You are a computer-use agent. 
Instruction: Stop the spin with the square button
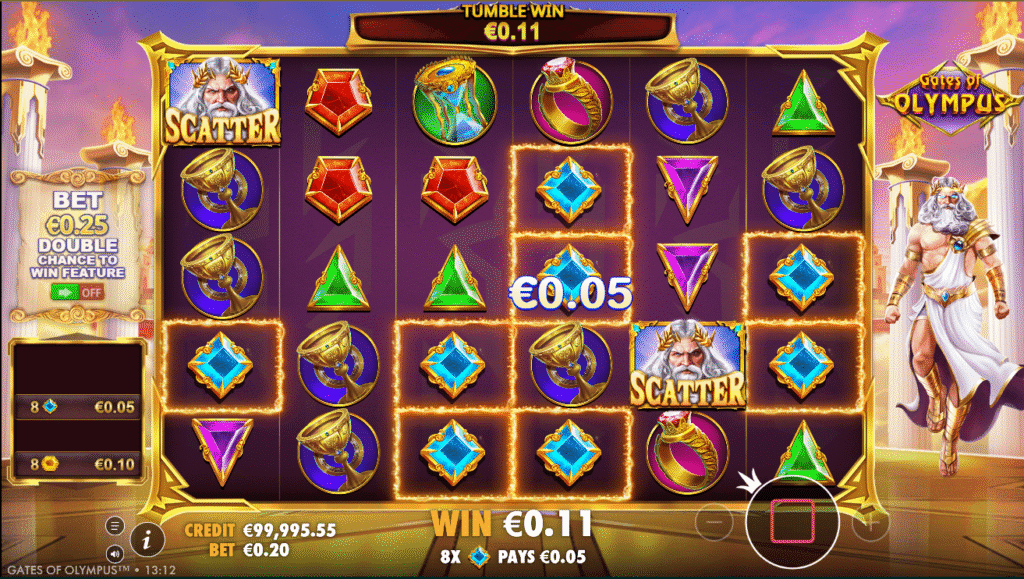(790, 522)
